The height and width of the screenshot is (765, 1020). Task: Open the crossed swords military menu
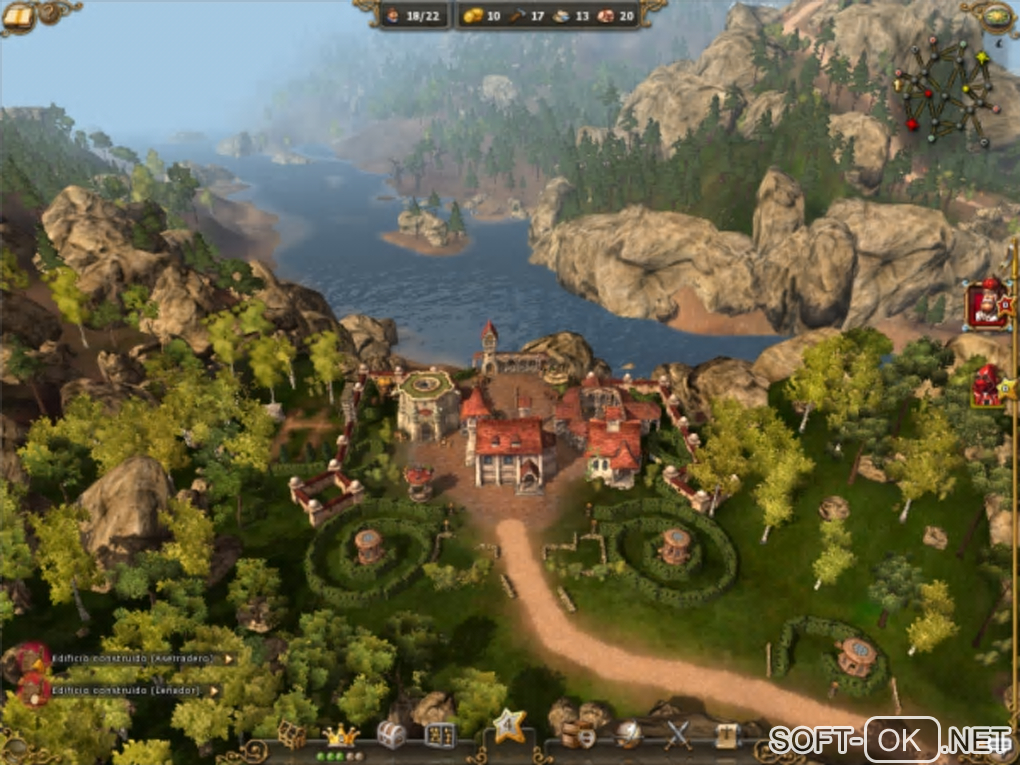[679, 735]
